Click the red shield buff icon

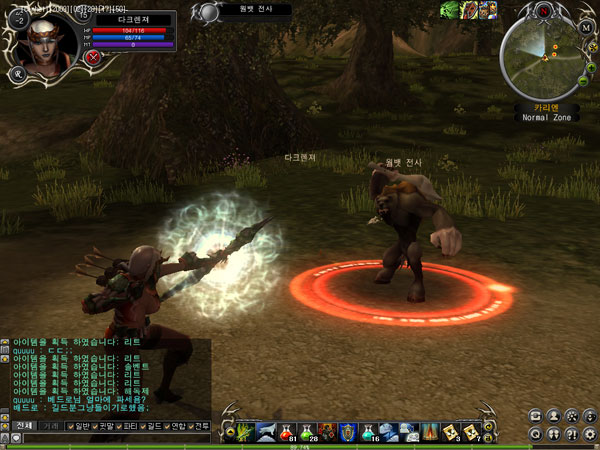click(467, 11)
